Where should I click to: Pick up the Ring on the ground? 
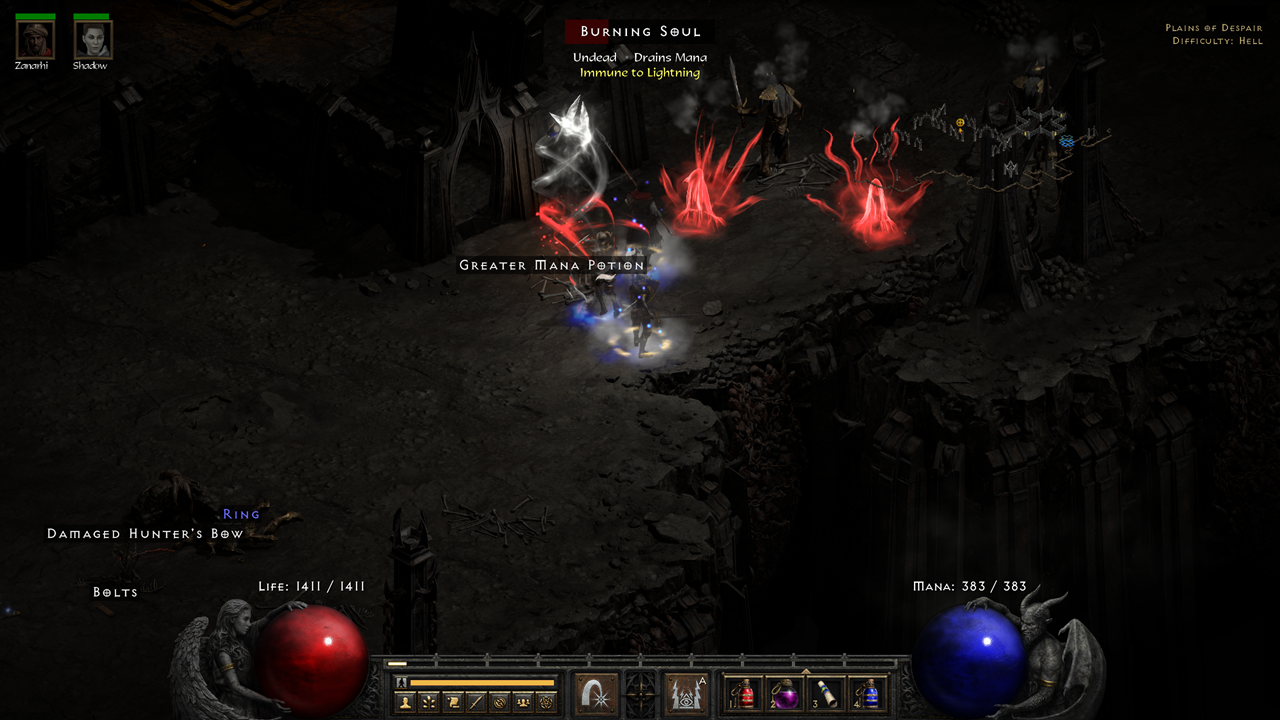(242, 513)
